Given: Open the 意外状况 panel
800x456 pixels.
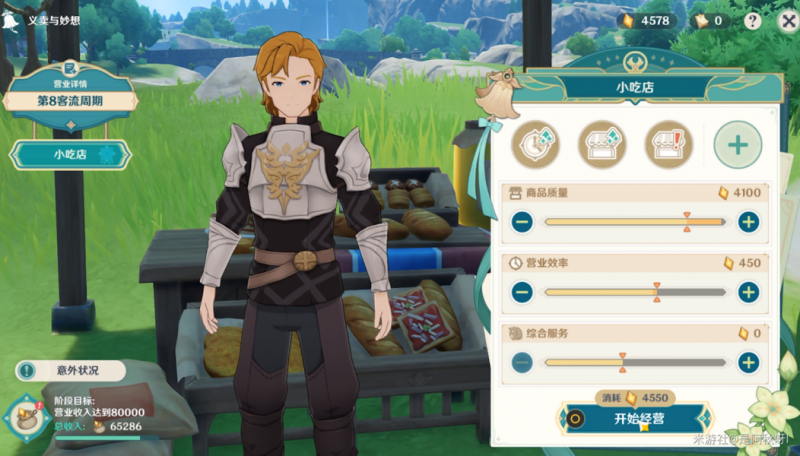Looking at the screenshot, I should [70, 371].
